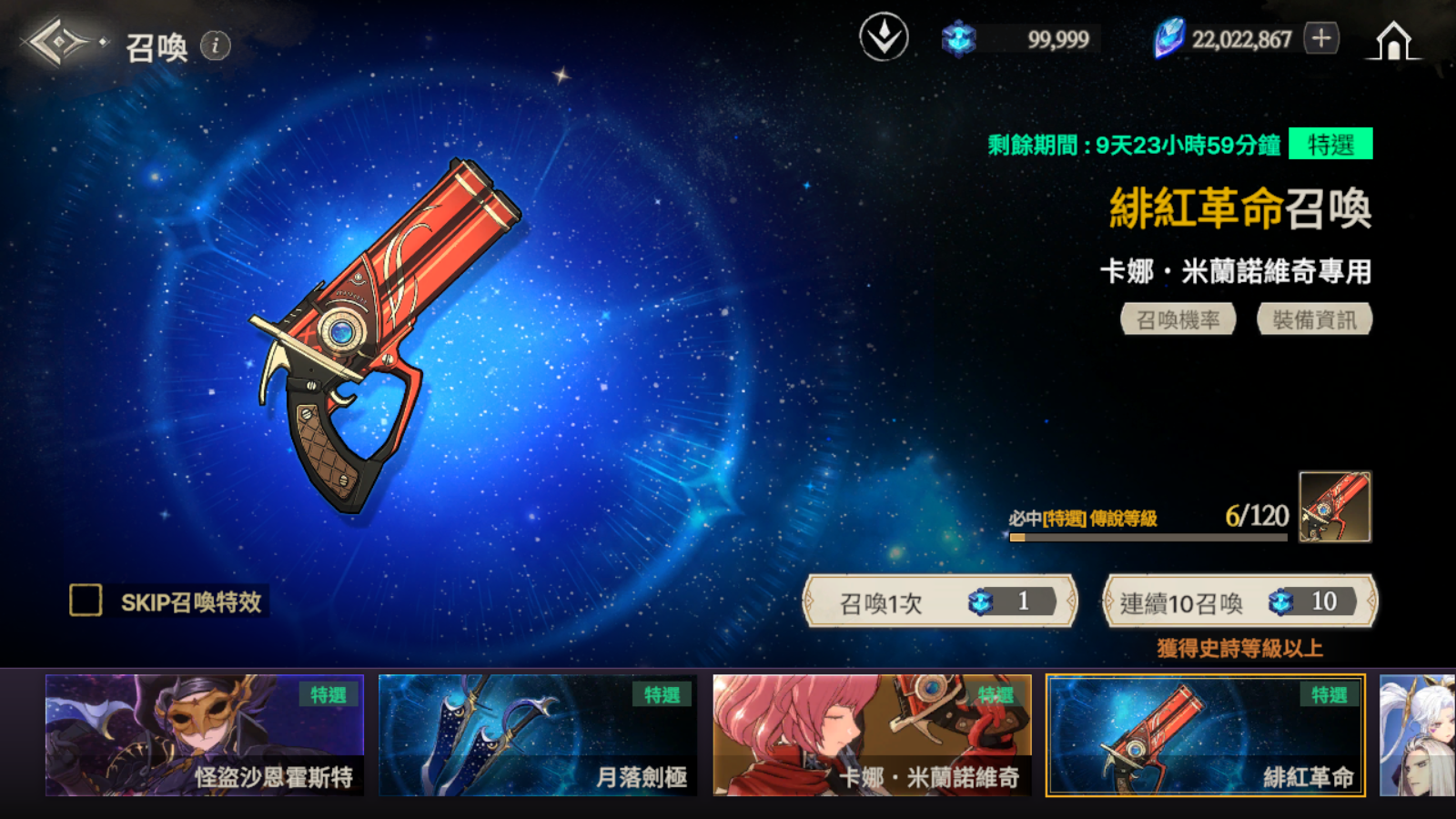
Task: Switch to the 月落劍極 banner
Action: 538,735
